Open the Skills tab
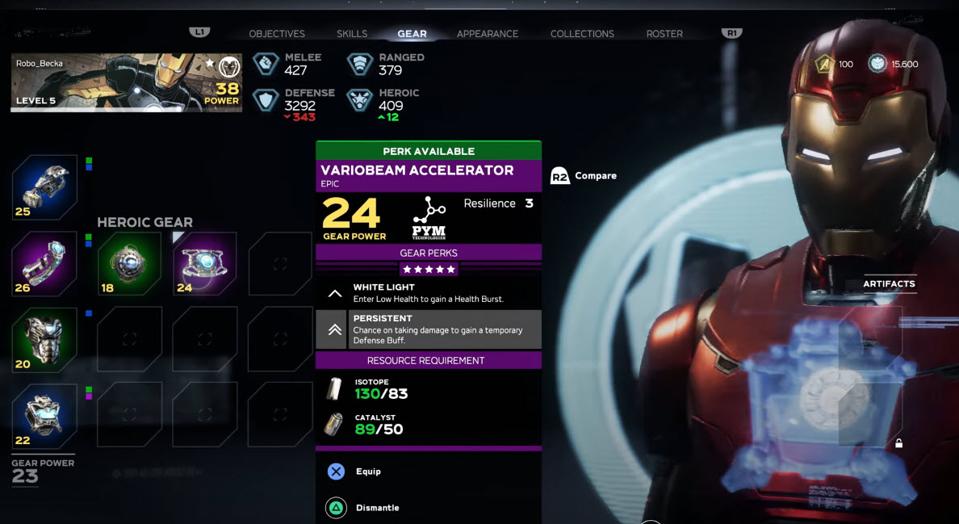 point(352,34)
